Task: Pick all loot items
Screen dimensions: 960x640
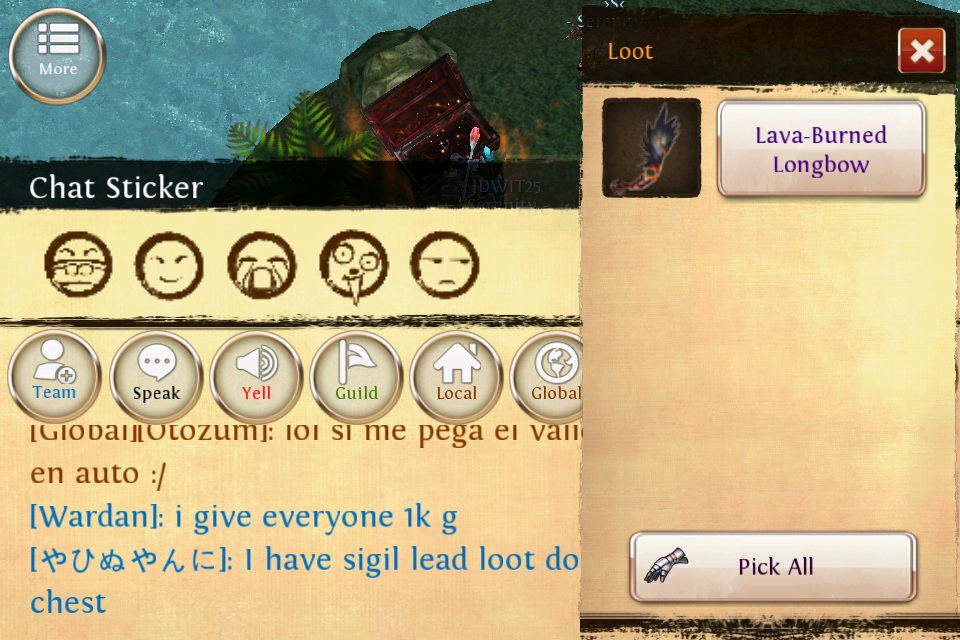Action: pos(773,566)
